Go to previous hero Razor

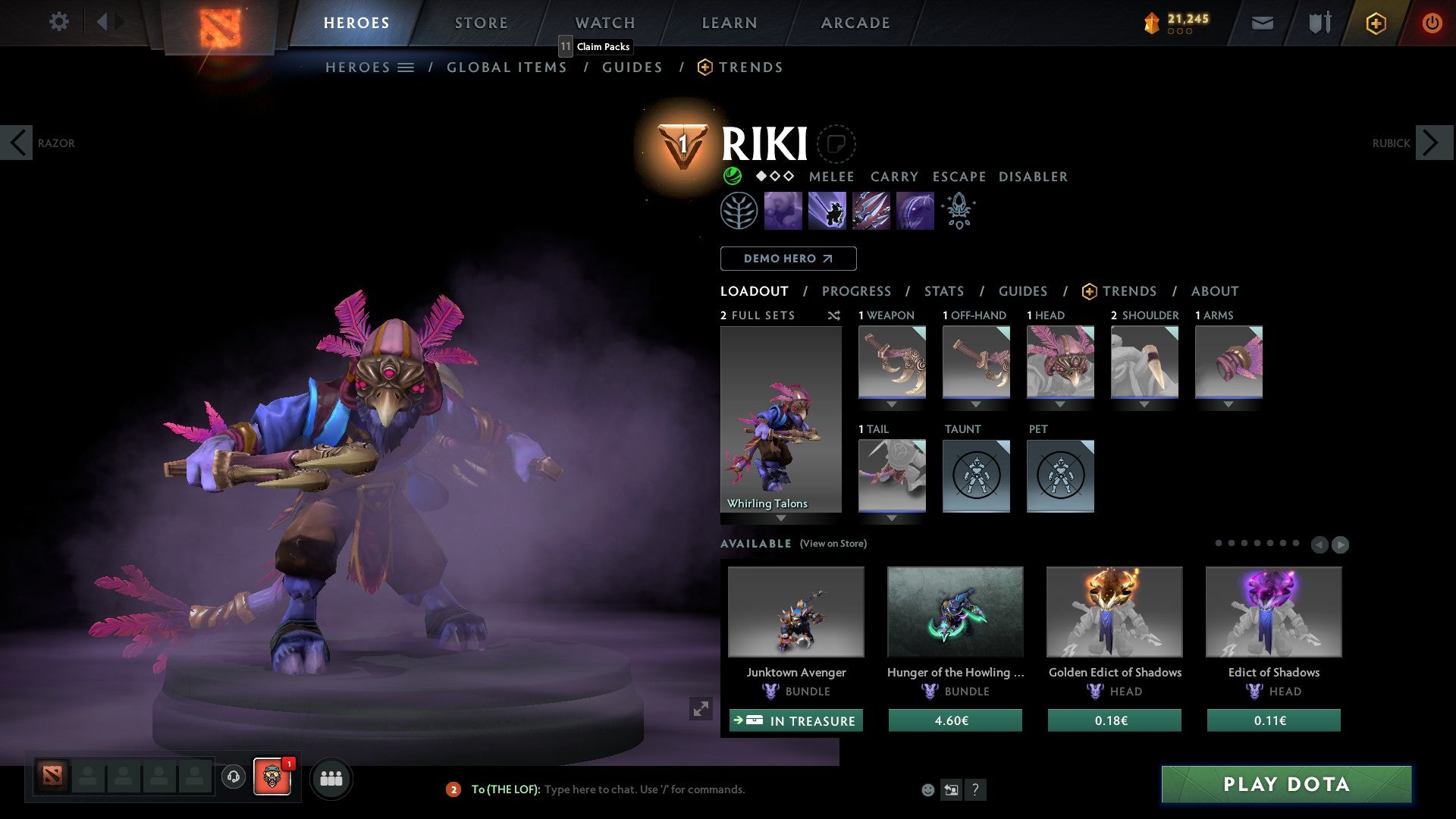coord(17,143)
